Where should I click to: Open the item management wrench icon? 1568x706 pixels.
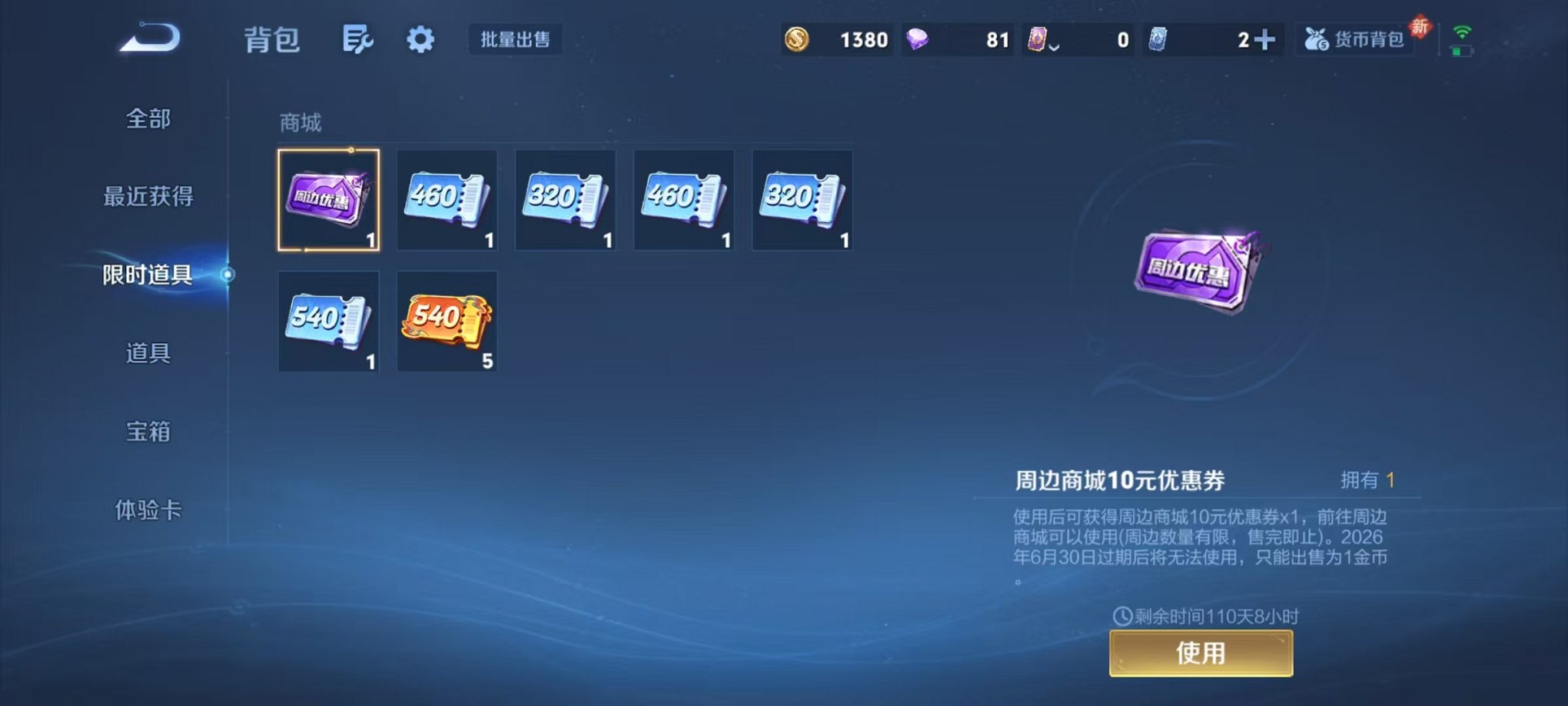pyautogui.click(x=357, y=38)
